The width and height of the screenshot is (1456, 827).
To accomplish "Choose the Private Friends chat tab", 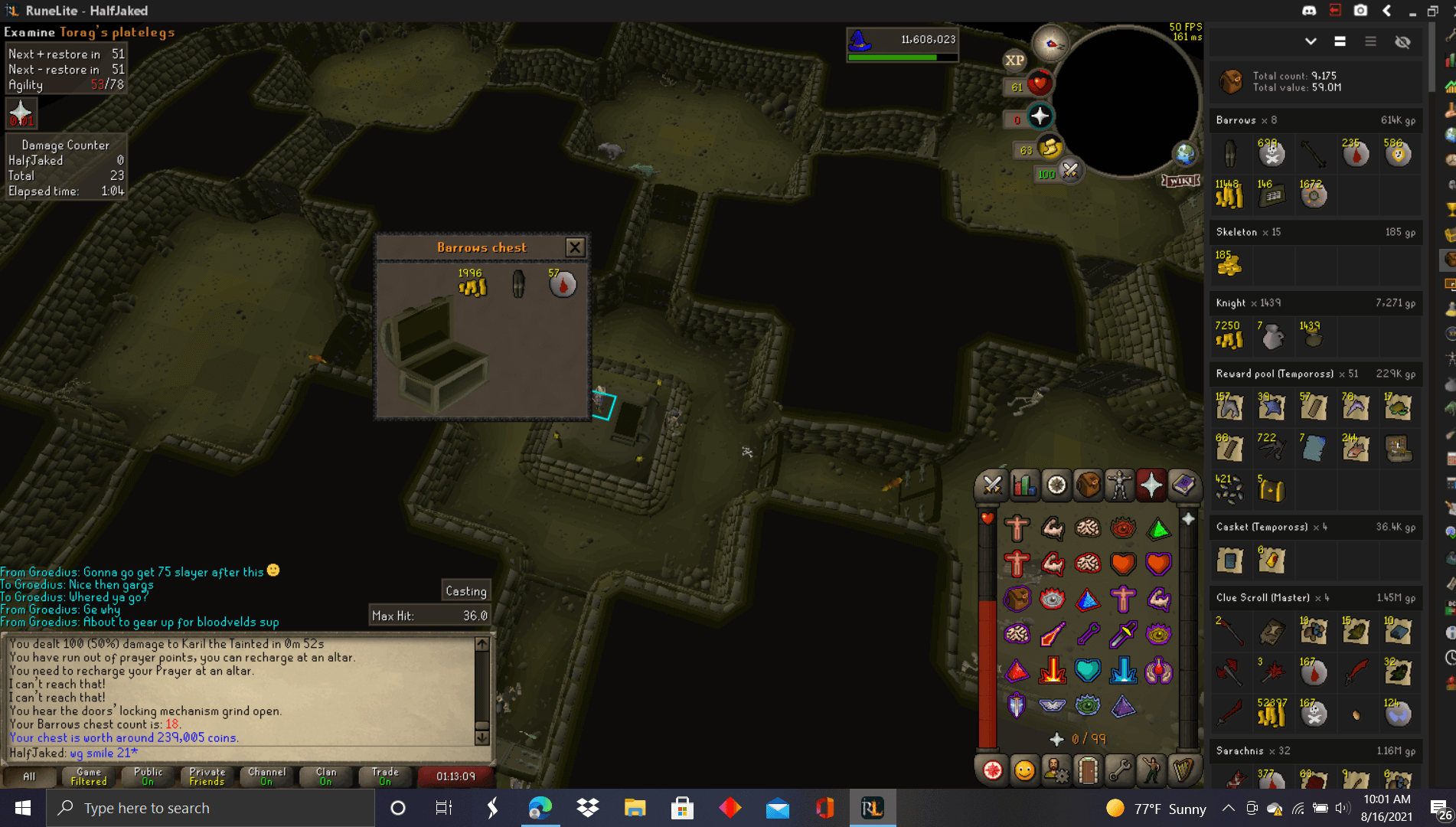I will [207, 776].
